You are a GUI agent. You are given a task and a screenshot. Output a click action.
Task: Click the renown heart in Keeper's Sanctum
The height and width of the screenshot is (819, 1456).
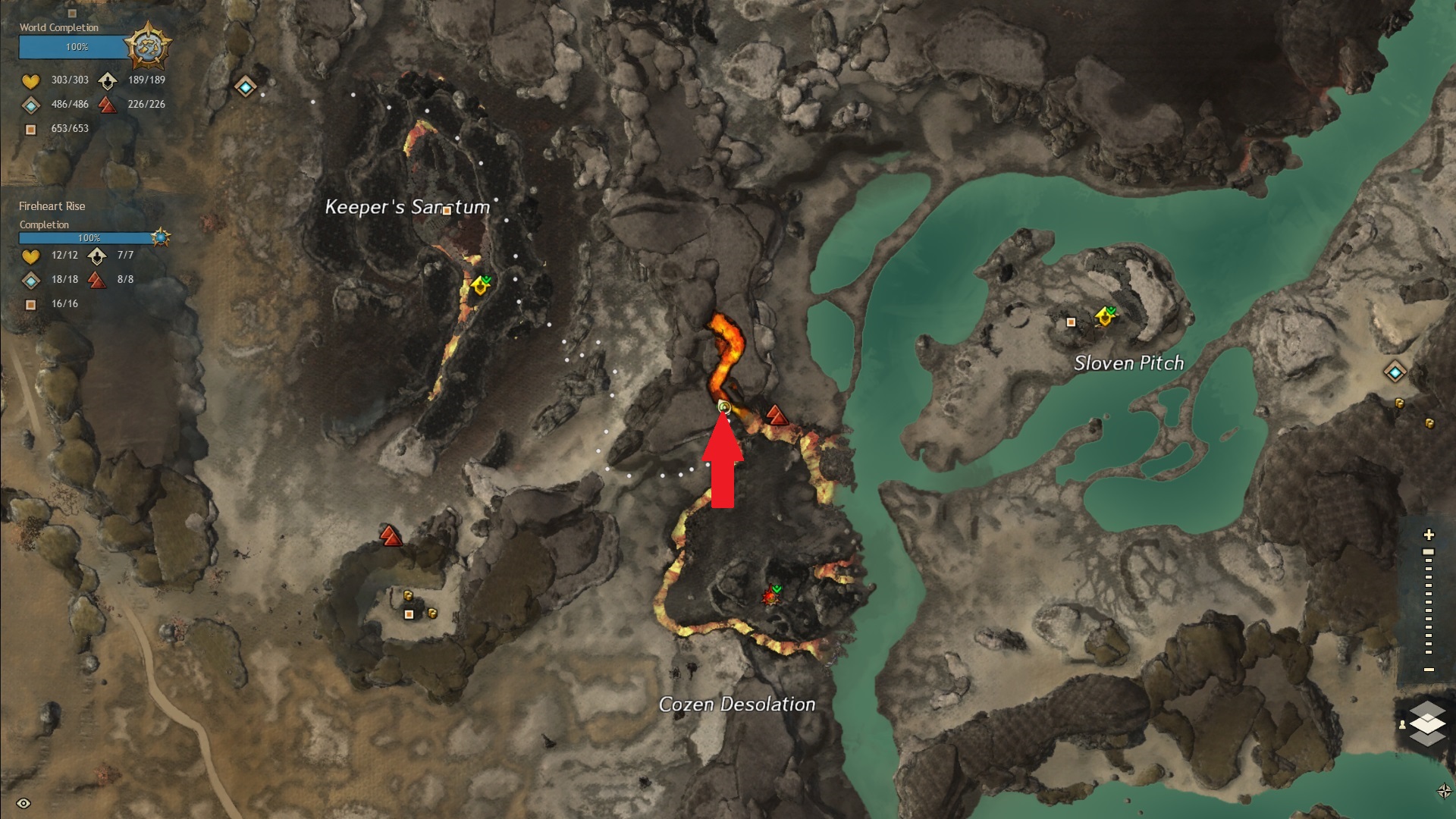[480, 286]
